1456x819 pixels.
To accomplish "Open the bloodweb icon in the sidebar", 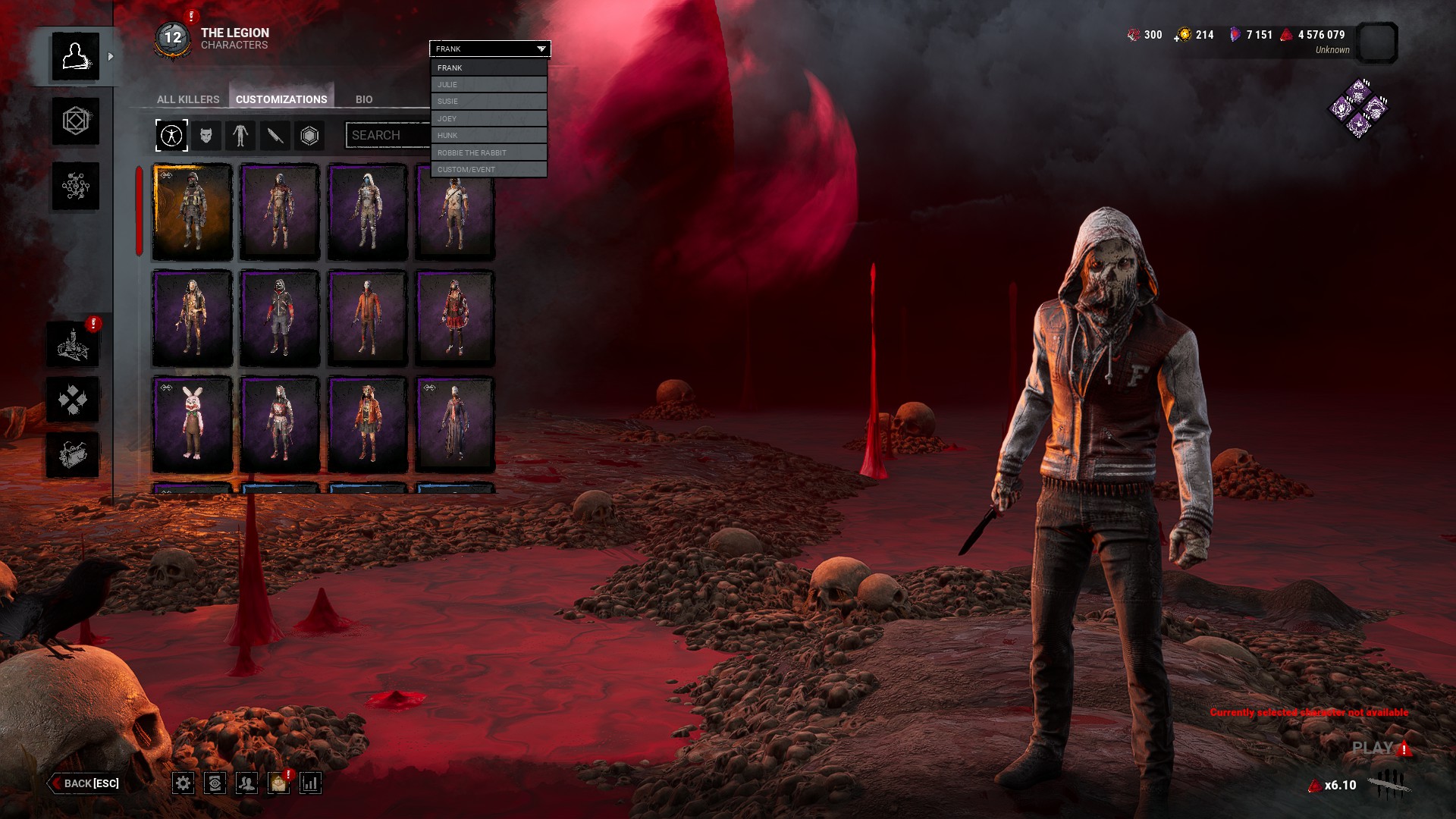I will coord(76,186).
